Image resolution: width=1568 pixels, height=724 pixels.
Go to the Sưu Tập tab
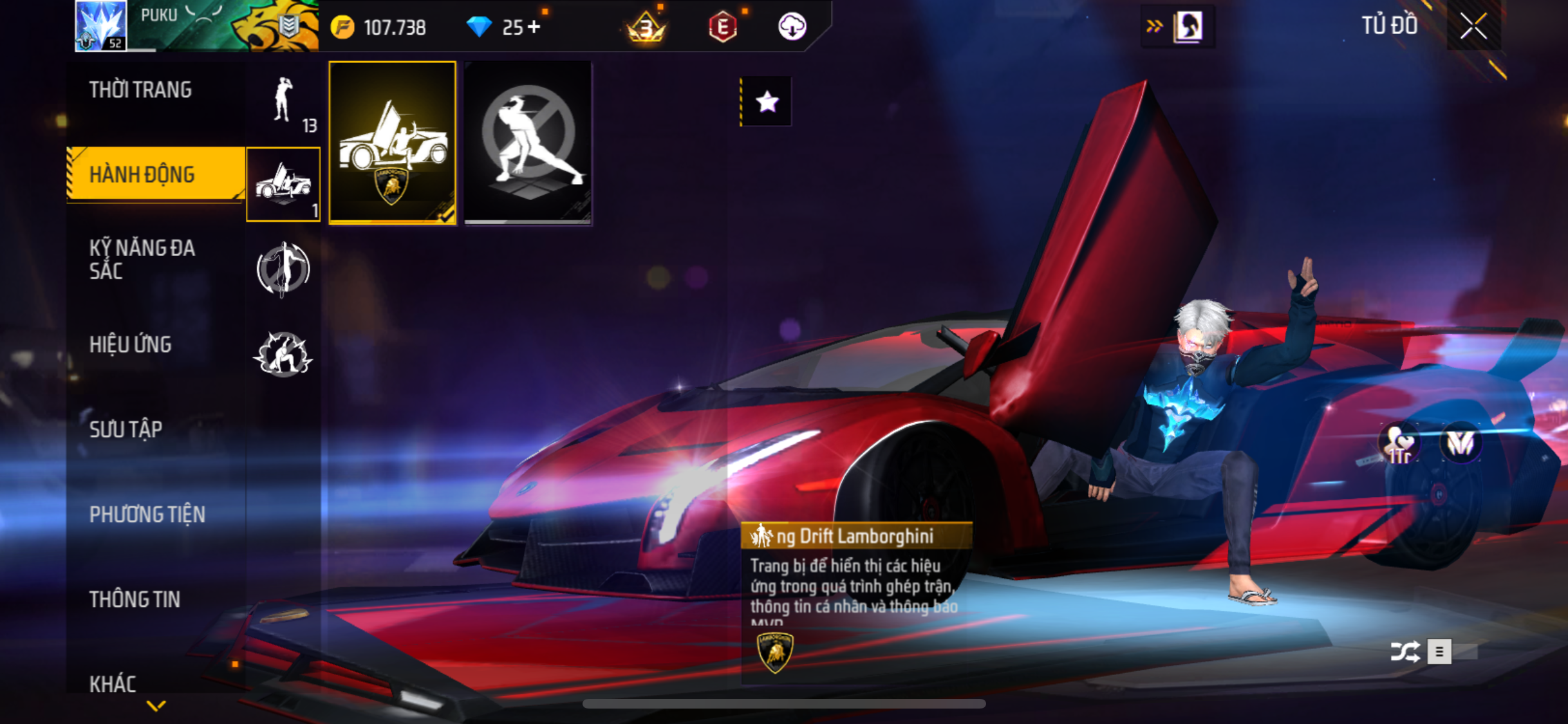click(x=126, y=429)
